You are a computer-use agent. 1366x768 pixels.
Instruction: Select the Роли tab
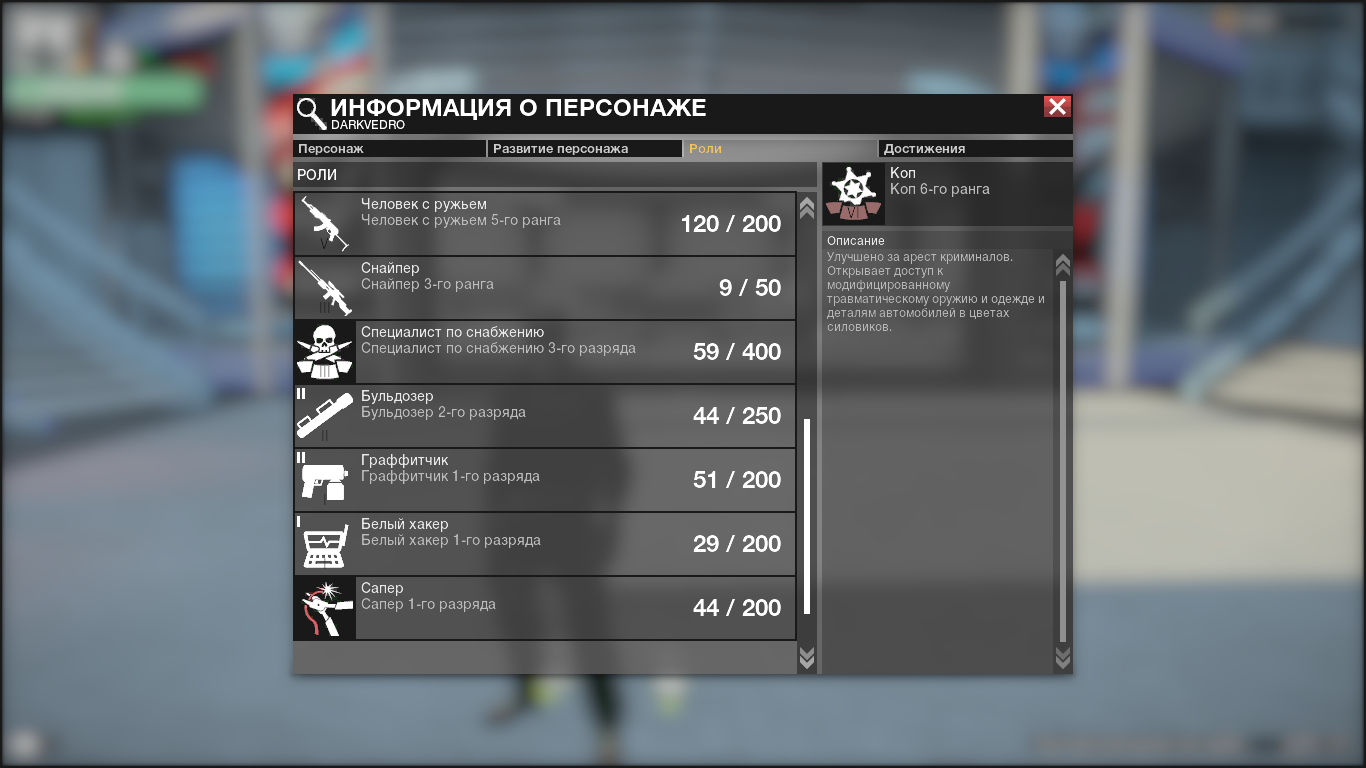[779, 149]
